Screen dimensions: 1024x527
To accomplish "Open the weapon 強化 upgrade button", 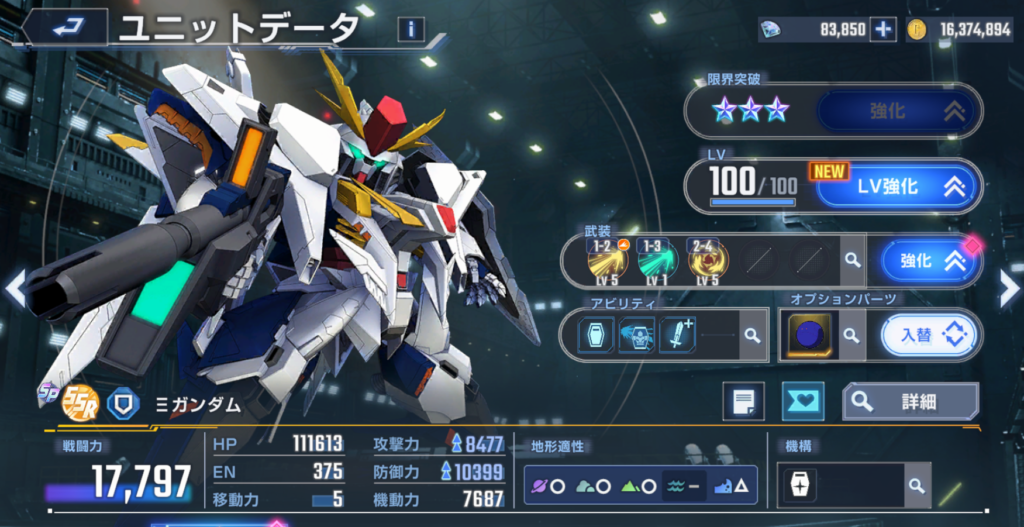I will pyautogui.click(x=928, y=261).
